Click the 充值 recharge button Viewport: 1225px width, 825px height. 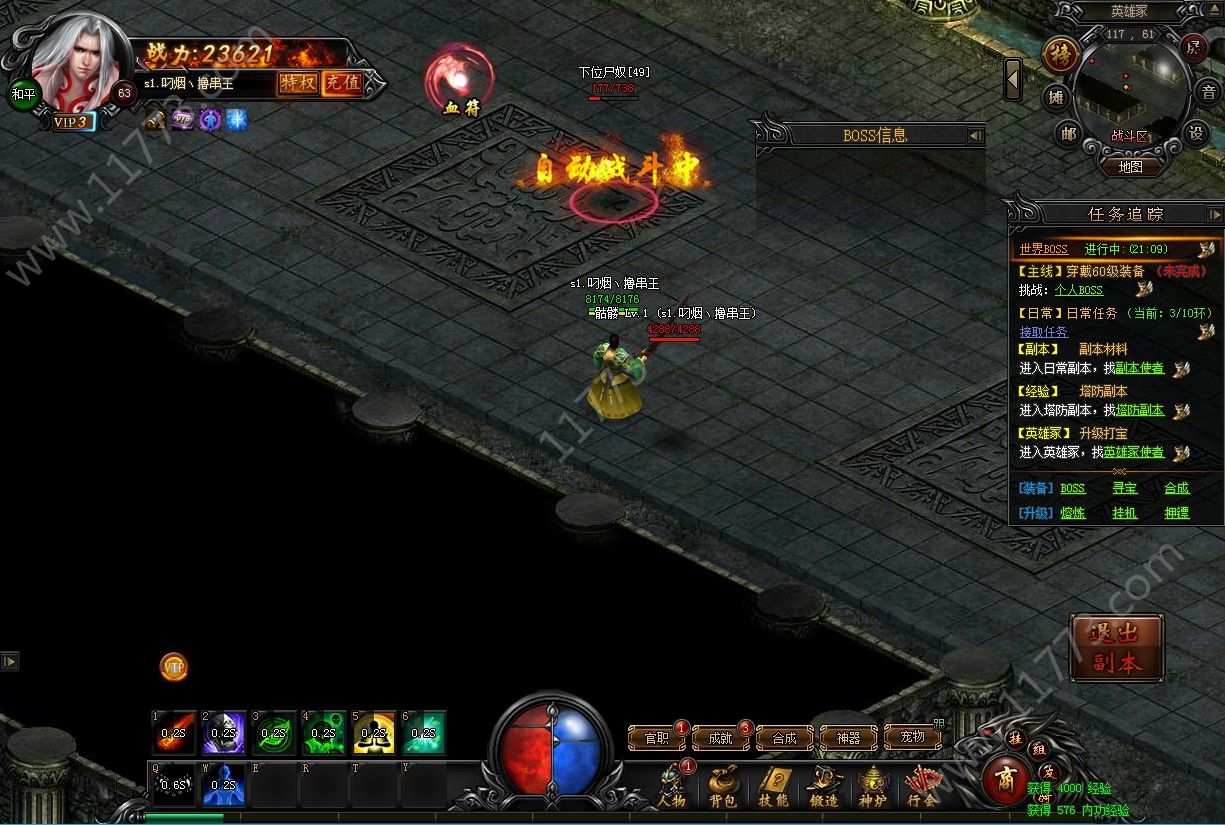(342, 83)
